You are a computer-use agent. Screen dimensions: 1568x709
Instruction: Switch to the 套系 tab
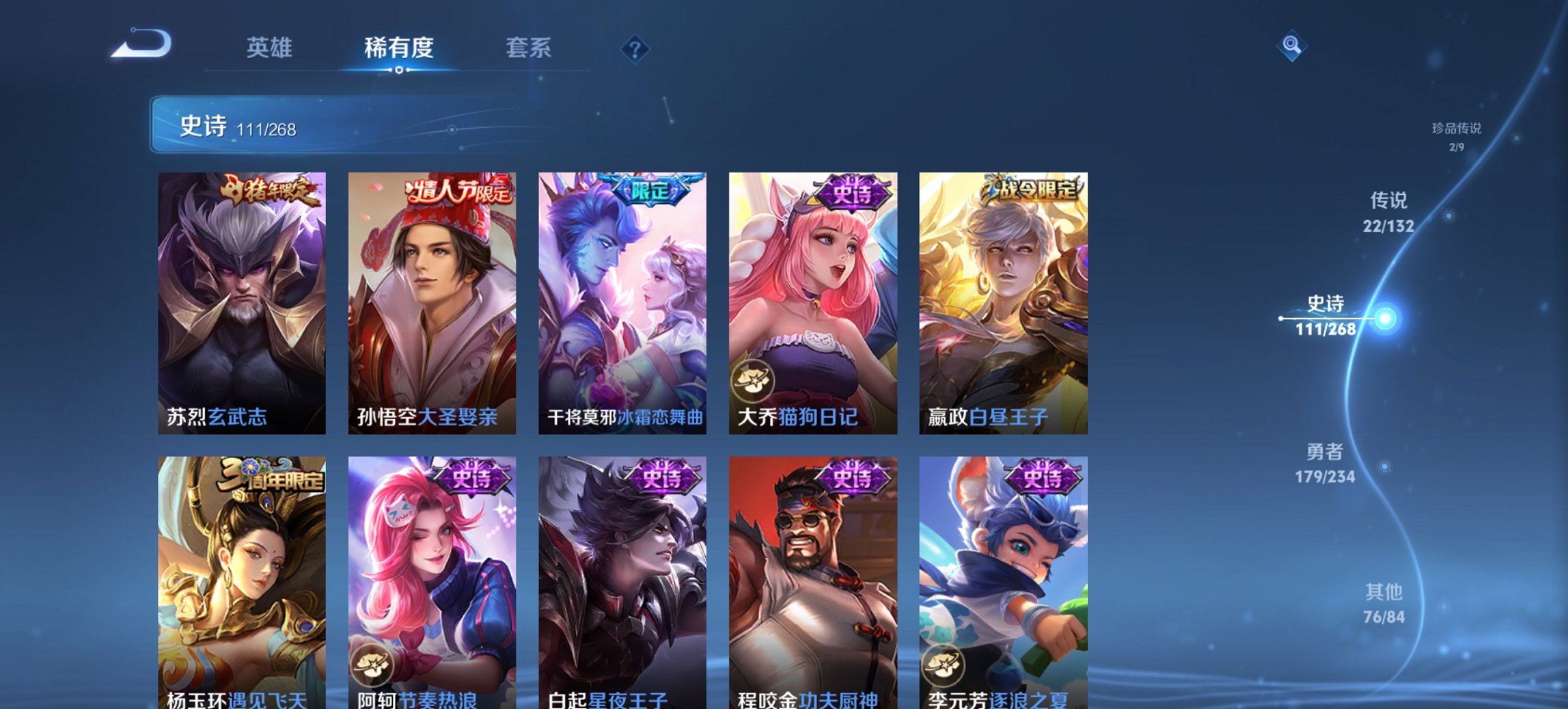pyautogui.click(x=529, y=48)
